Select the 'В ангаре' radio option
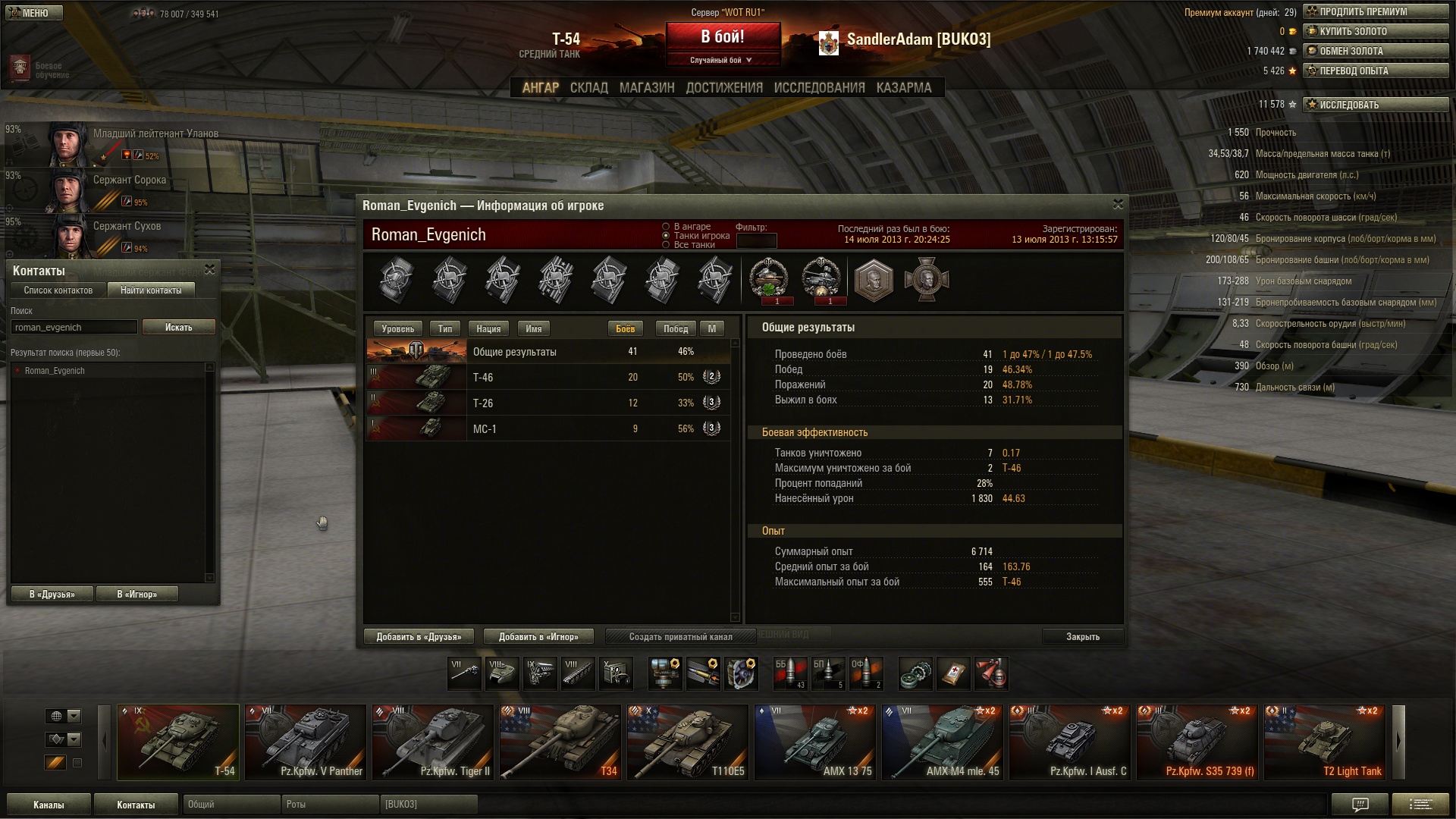Viewport: 1456px width, 819px height. 666,227
